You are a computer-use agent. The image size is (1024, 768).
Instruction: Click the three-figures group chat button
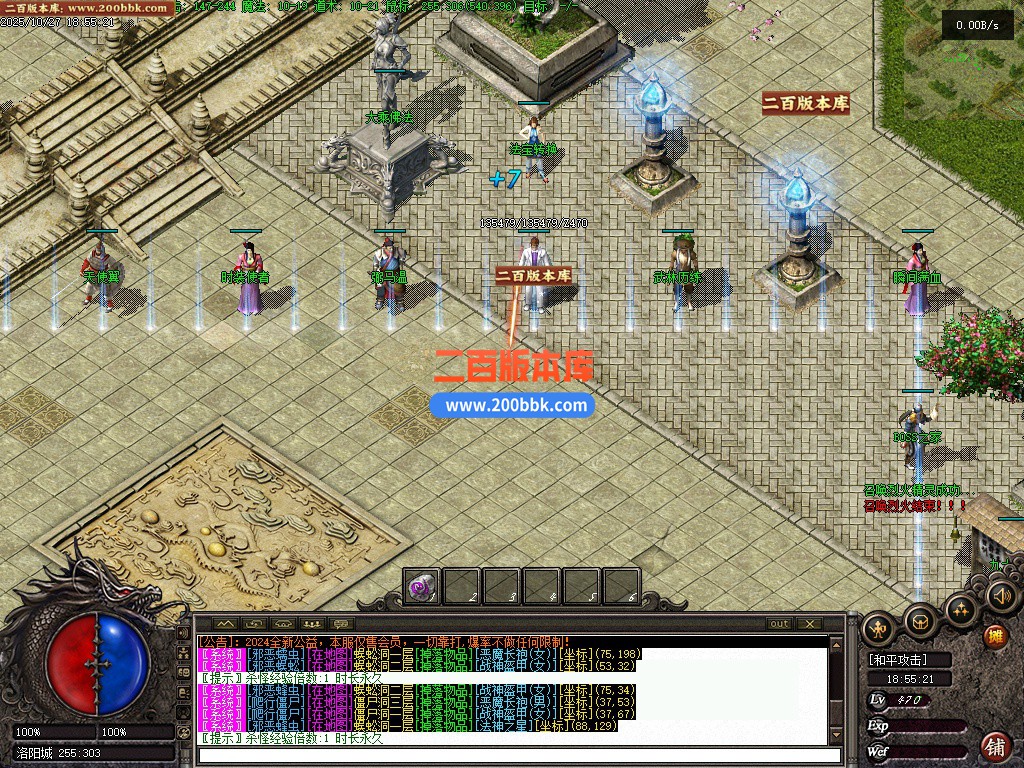pyautogui.click(x=311, y=624)
